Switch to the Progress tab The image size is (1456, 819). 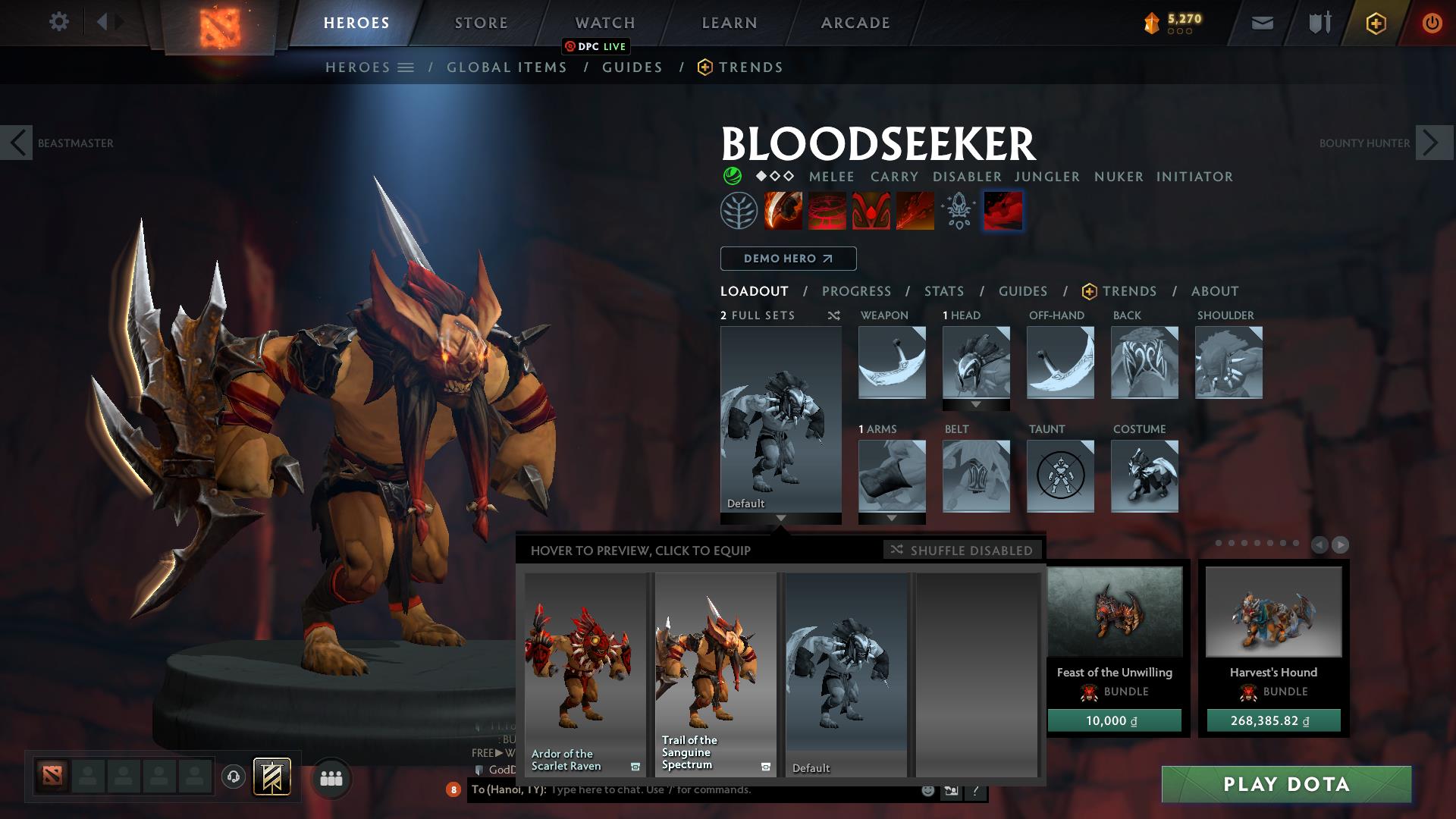[x=857, y=290]
